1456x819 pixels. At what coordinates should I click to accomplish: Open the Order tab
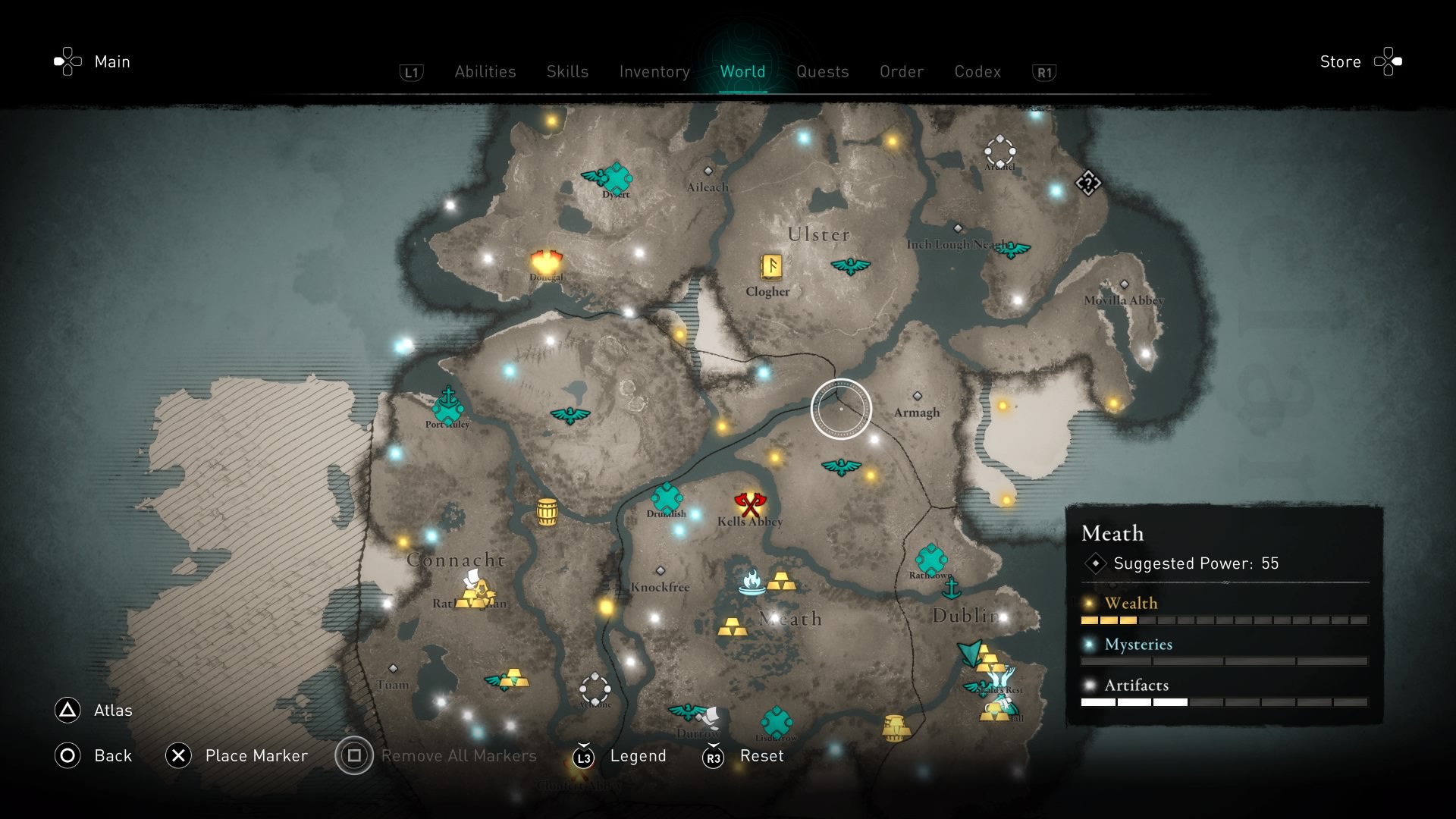coord(902,71)
